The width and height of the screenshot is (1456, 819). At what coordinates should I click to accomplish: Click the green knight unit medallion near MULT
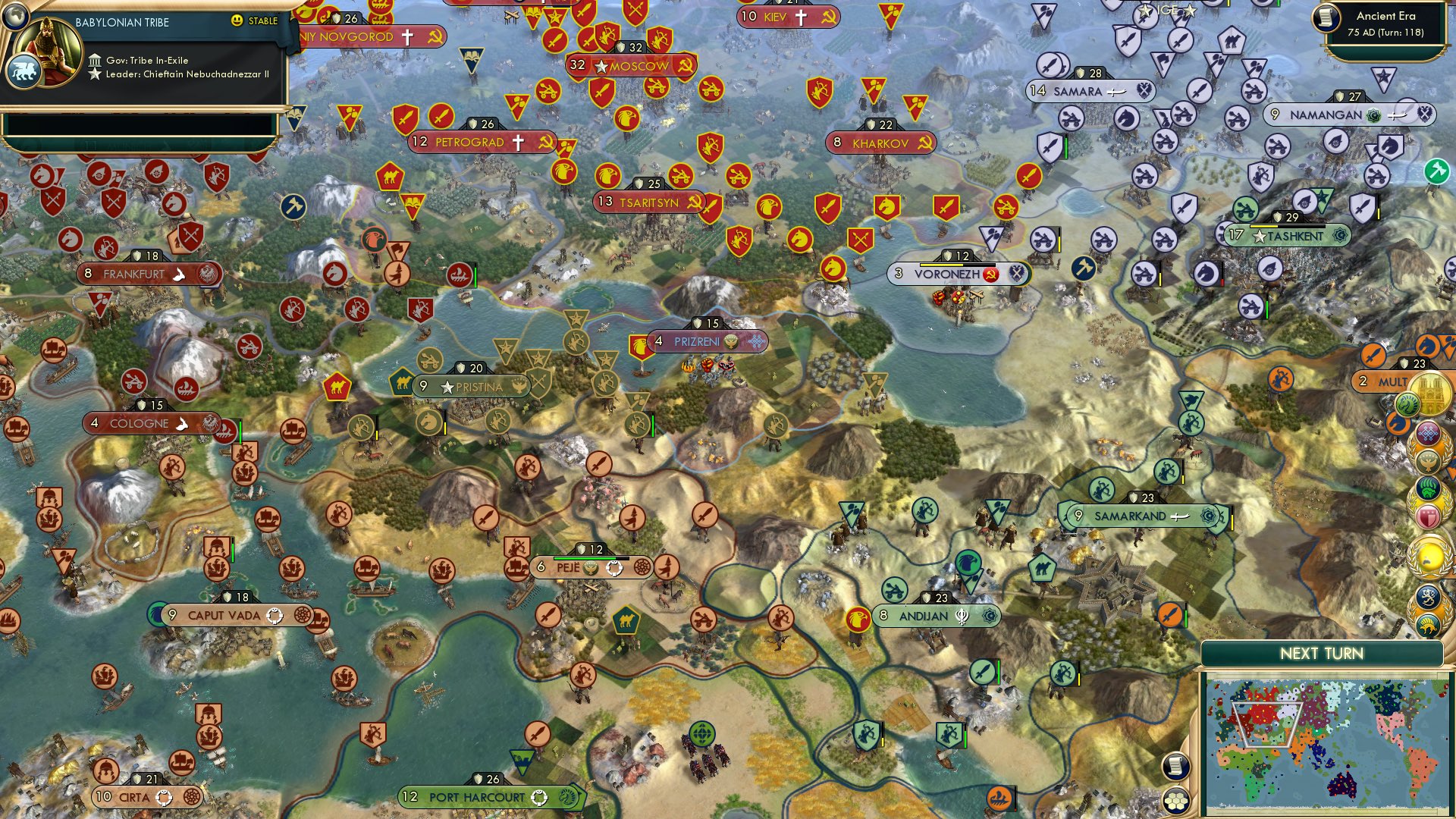(x=1408, y=404)
